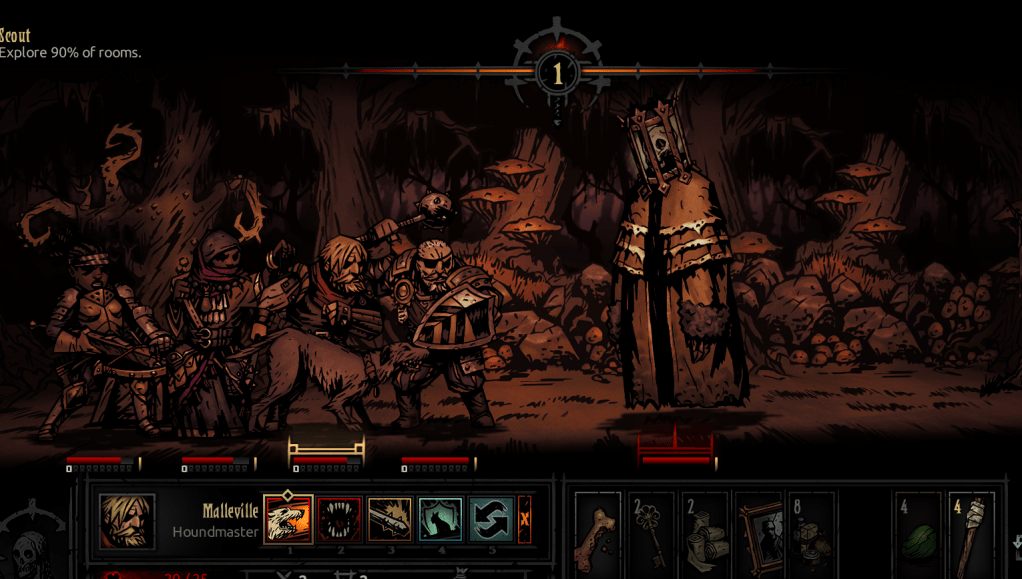Screen dimensions: 1022x579
Task: Select the bandage rolls inventory slot
Action: click(x=705, y=536)
